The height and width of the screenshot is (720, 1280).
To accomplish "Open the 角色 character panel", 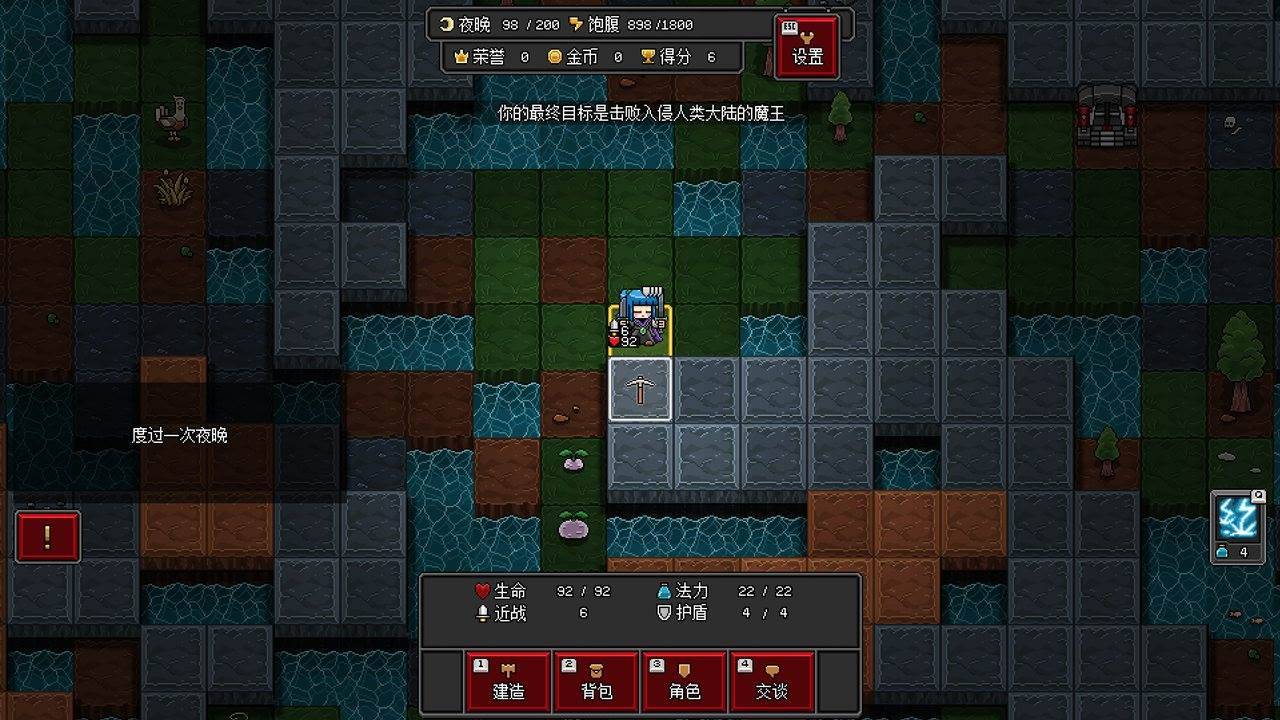I will tap(686, 681).
